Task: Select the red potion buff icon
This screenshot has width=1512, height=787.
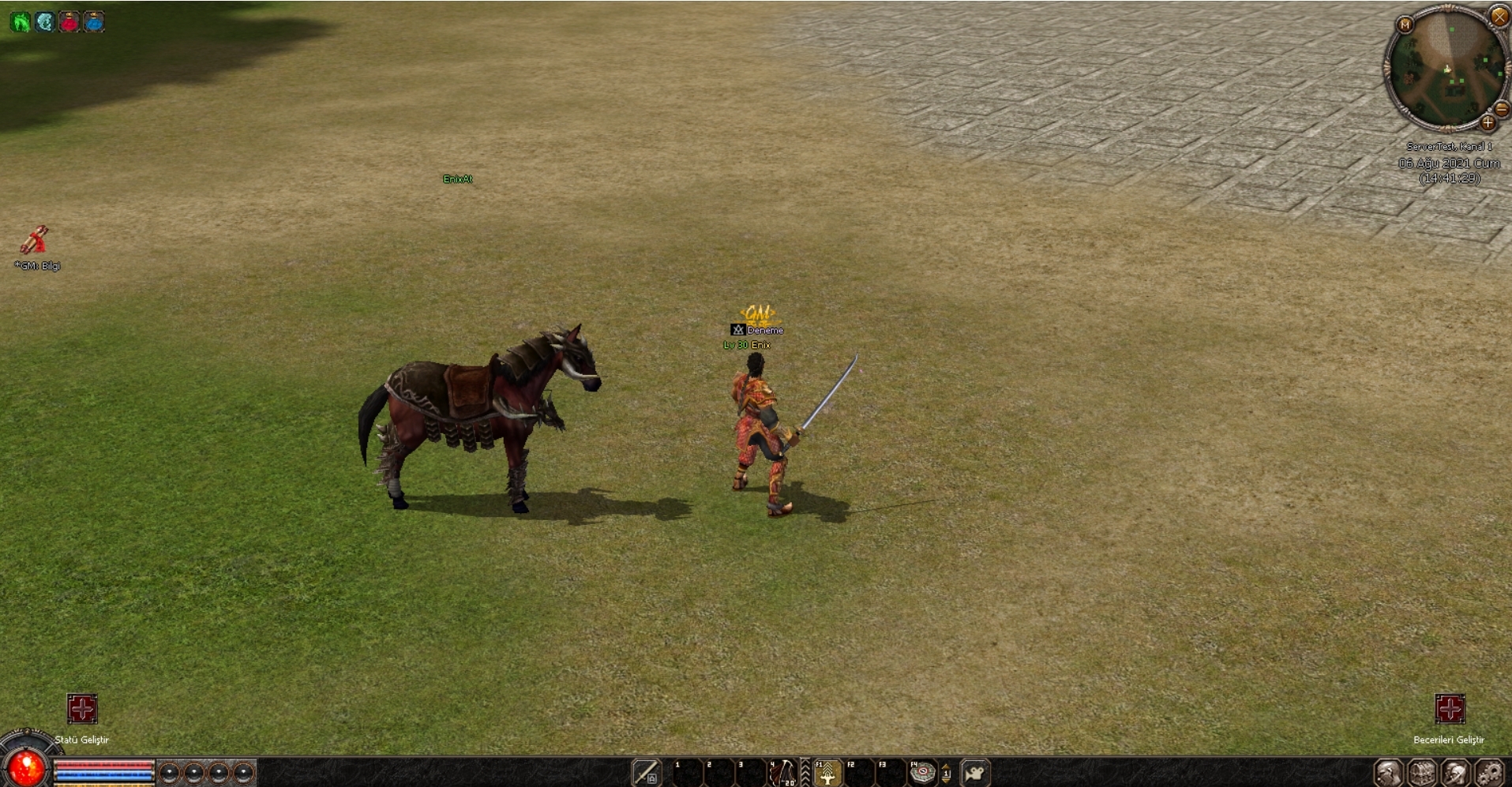Action: click(x=69, y=22)
